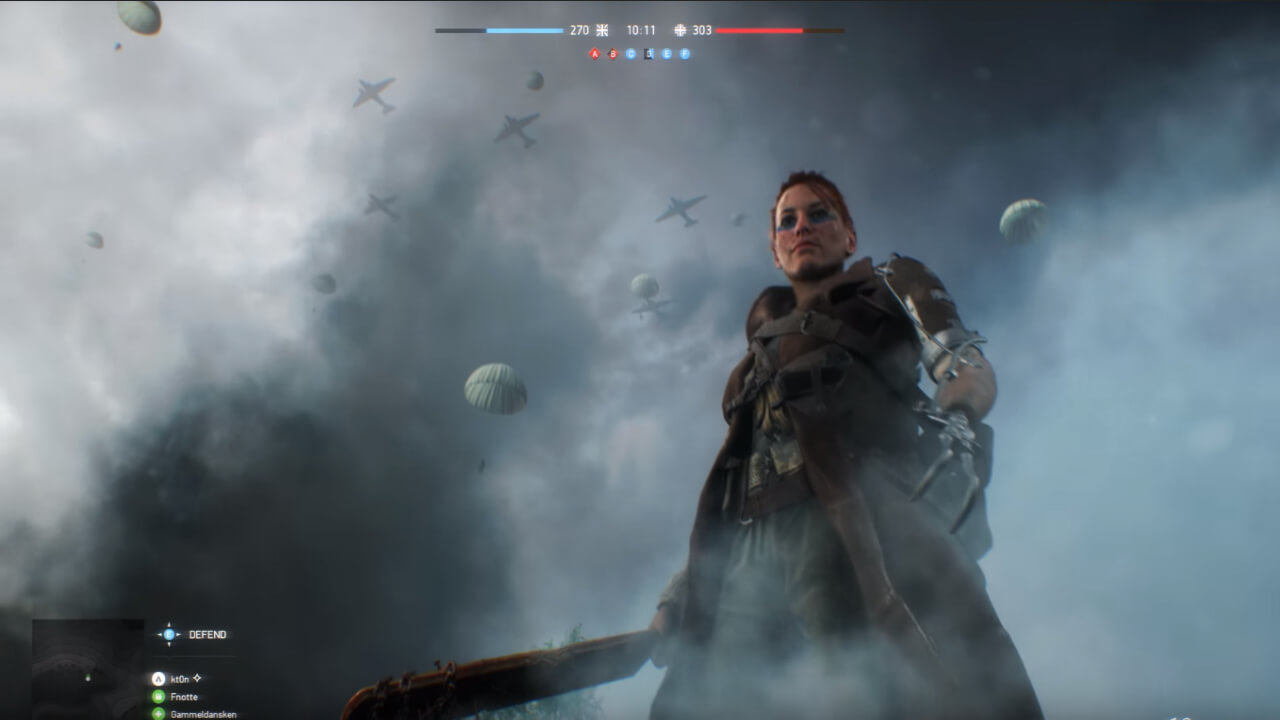Screen dimensions: 1280x720
Task: Select the player name Fnotte
Action: coord(183,696)
